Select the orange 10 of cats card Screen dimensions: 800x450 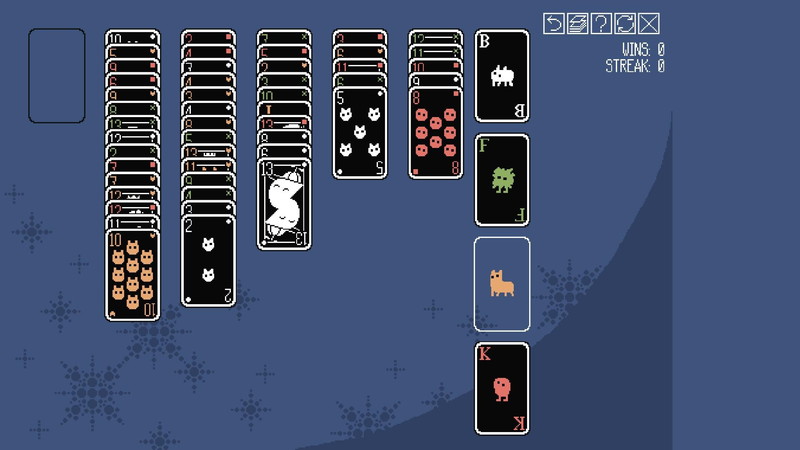[132, 275]
